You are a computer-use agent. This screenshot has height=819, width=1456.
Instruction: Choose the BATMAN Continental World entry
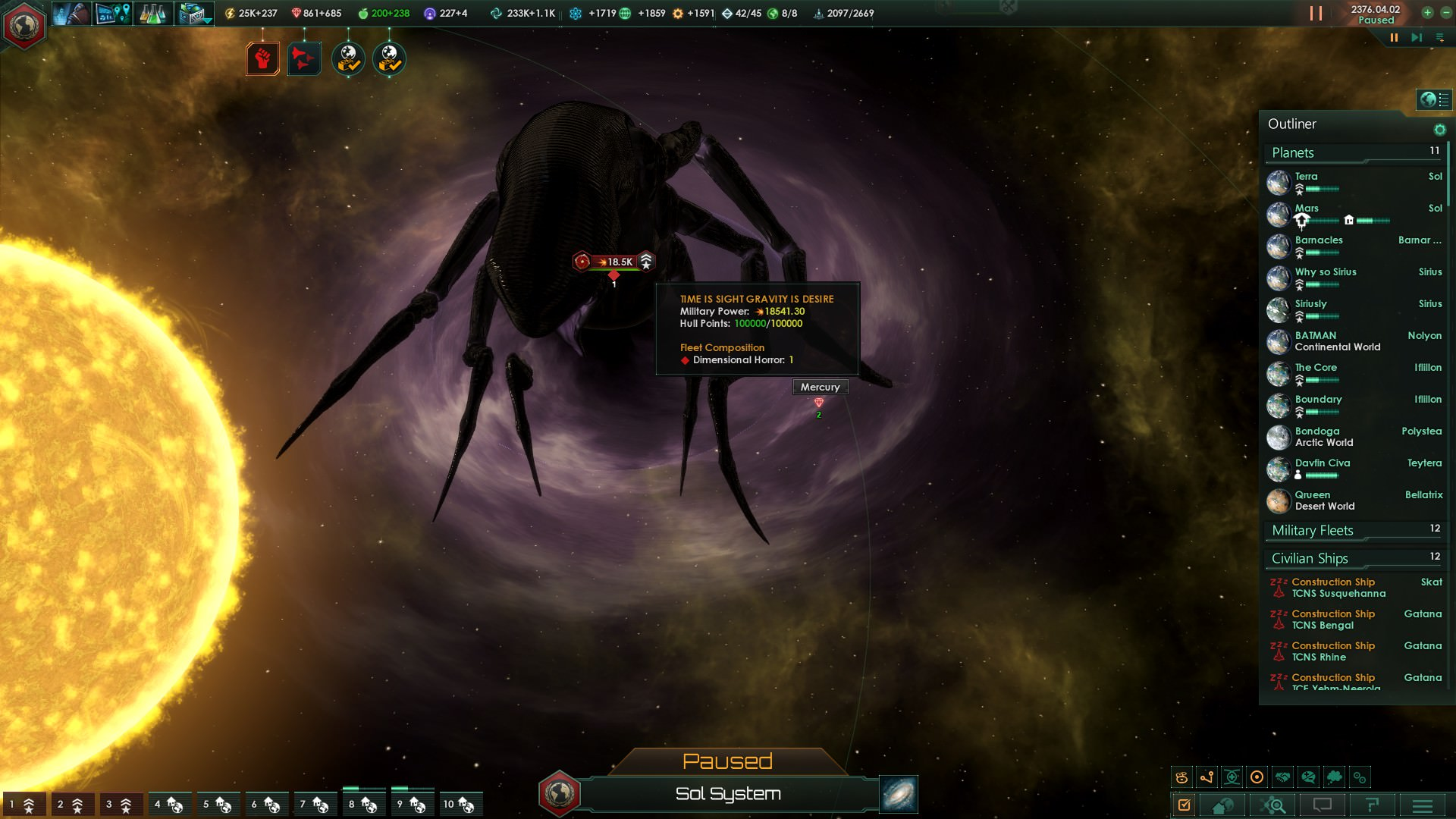click(1336, 341)
